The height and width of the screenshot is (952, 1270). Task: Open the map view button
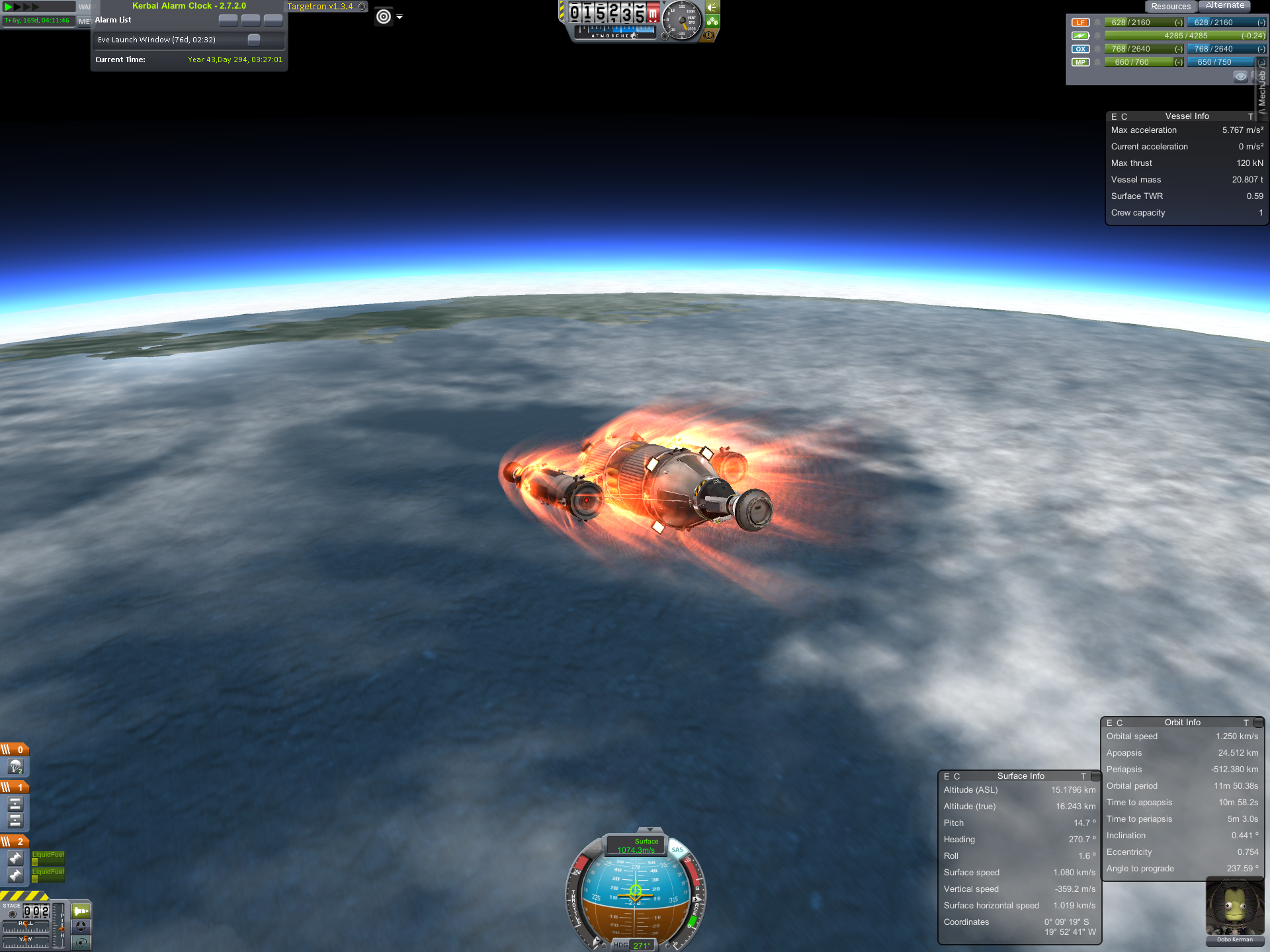tap(81, 942)
